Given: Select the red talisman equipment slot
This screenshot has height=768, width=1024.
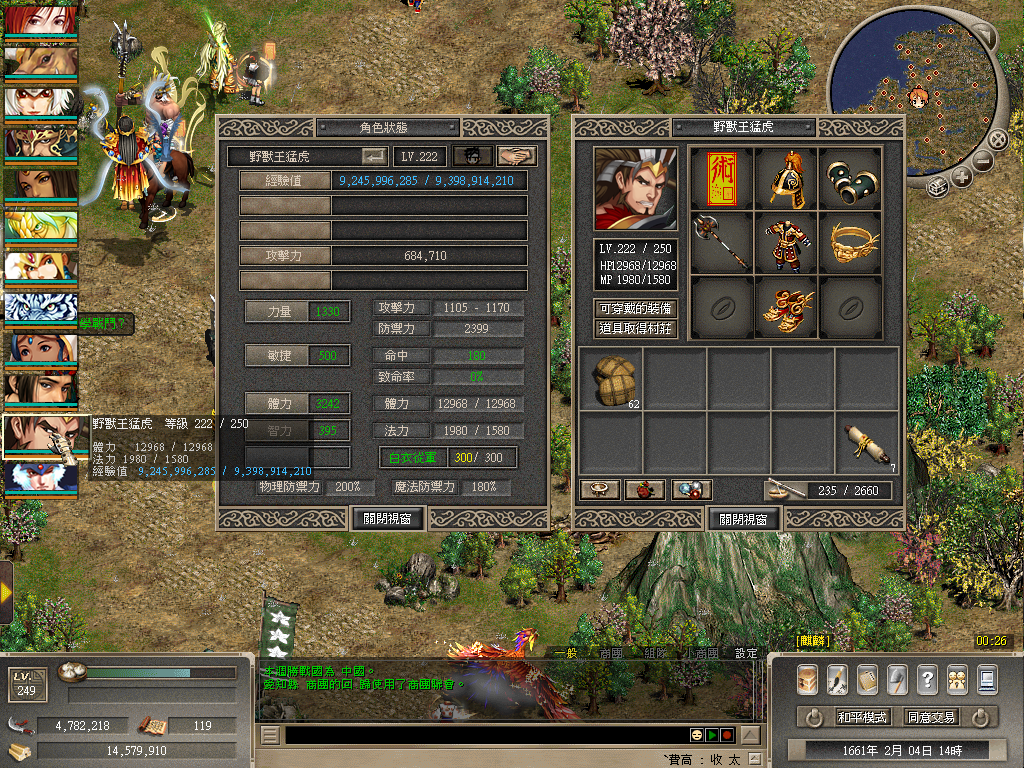Looking at the screenshot, I should [x=721, y=178].
